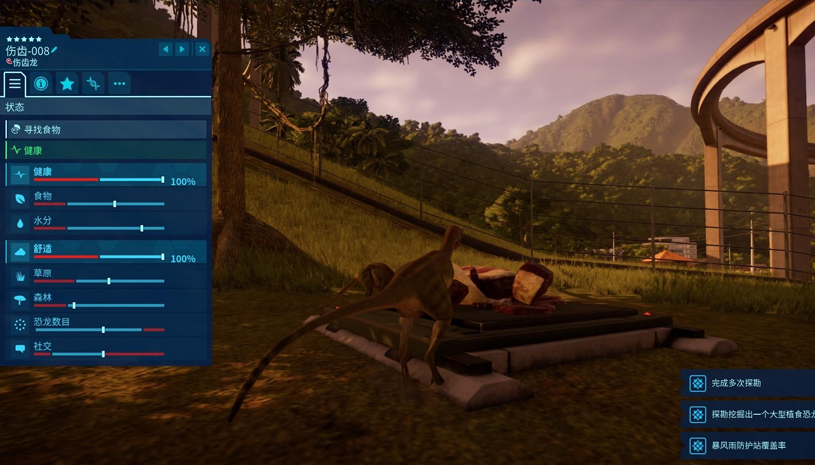Go to the previous dinosaur with left arrow
815x465 pixels.
coord(166,49)
